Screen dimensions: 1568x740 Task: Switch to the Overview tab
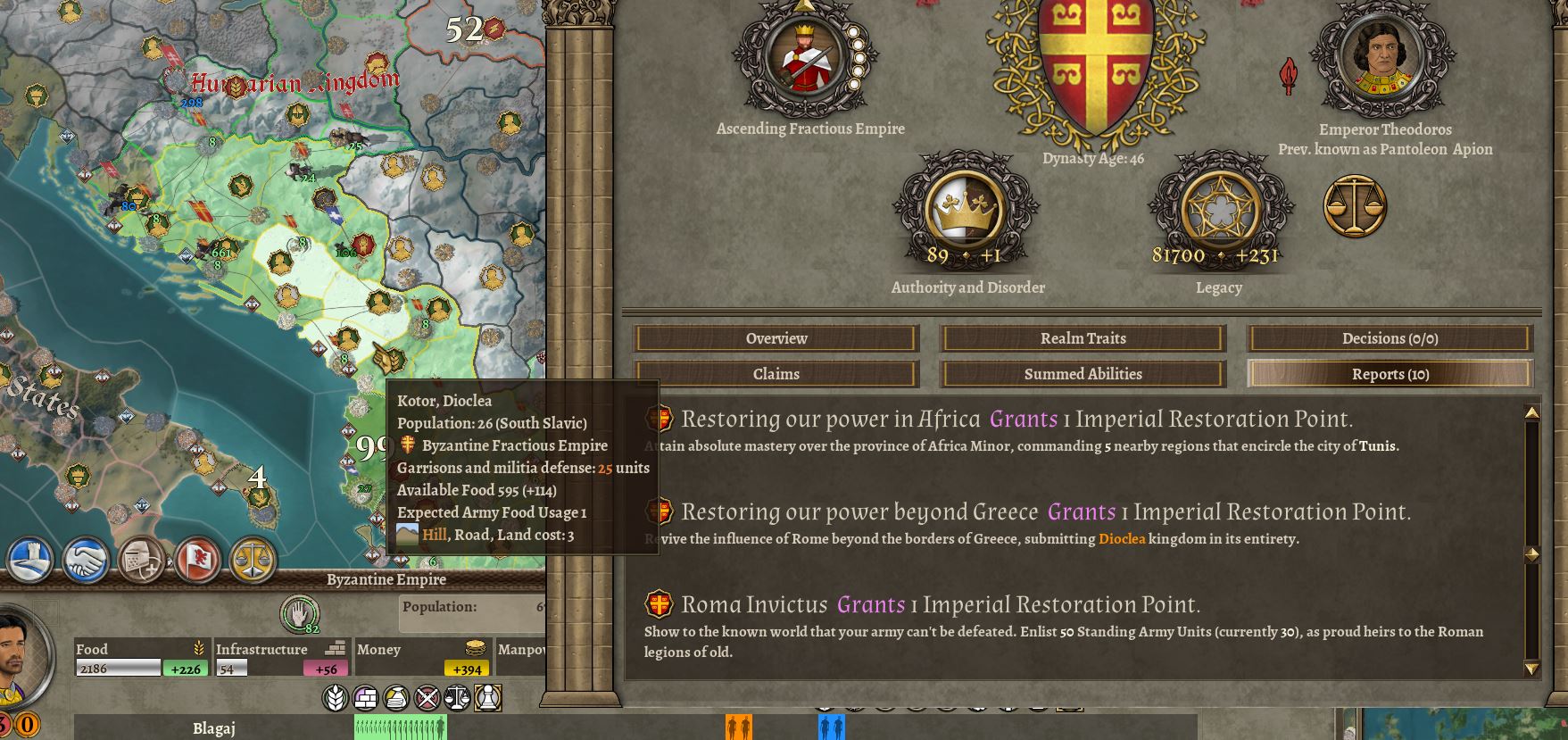pyautogui.click(x=776, y=338)
